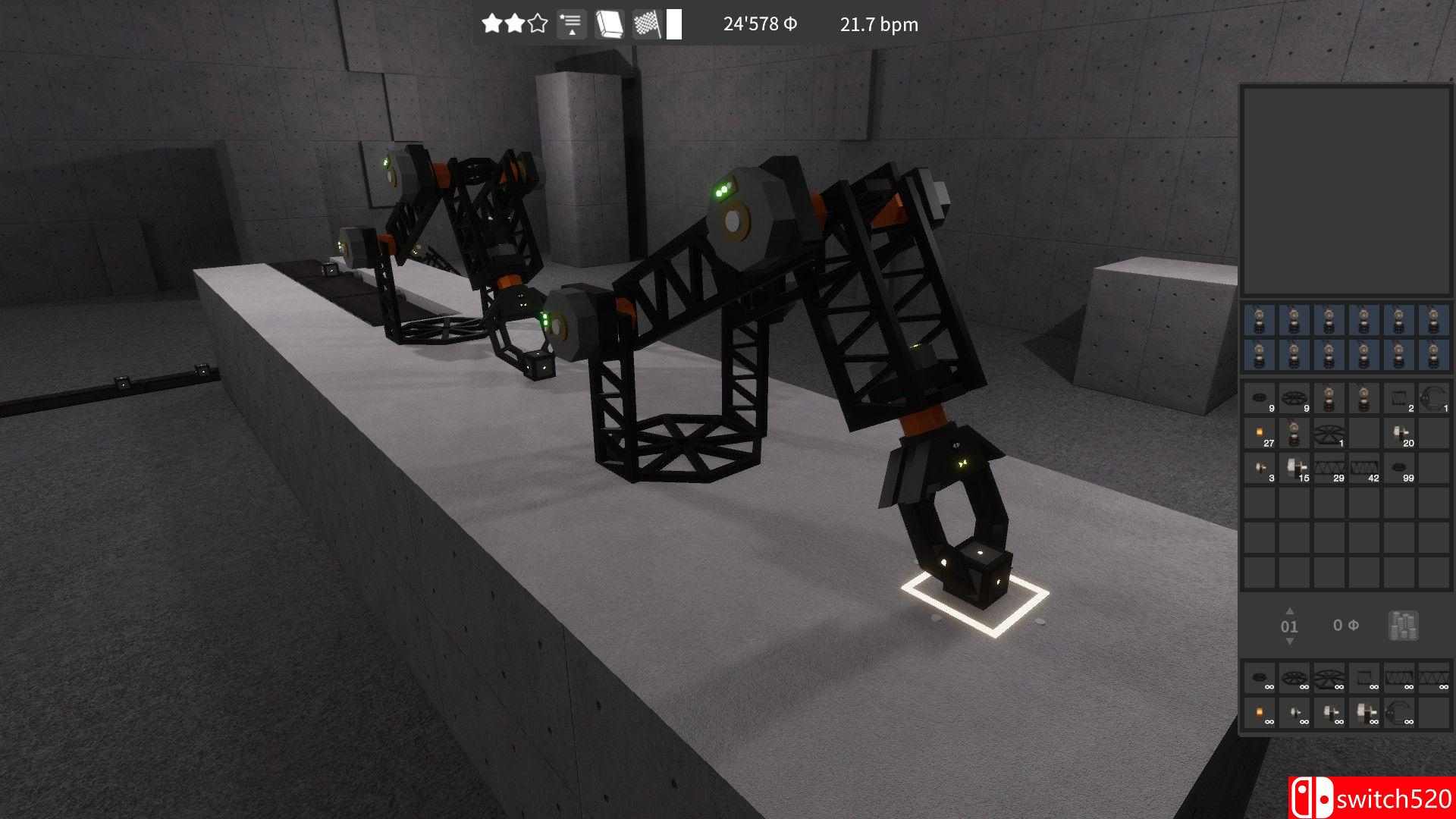The image size is (1456, 819).
Task: Click the white progress bar beside the flag
Action: [674, 24]
